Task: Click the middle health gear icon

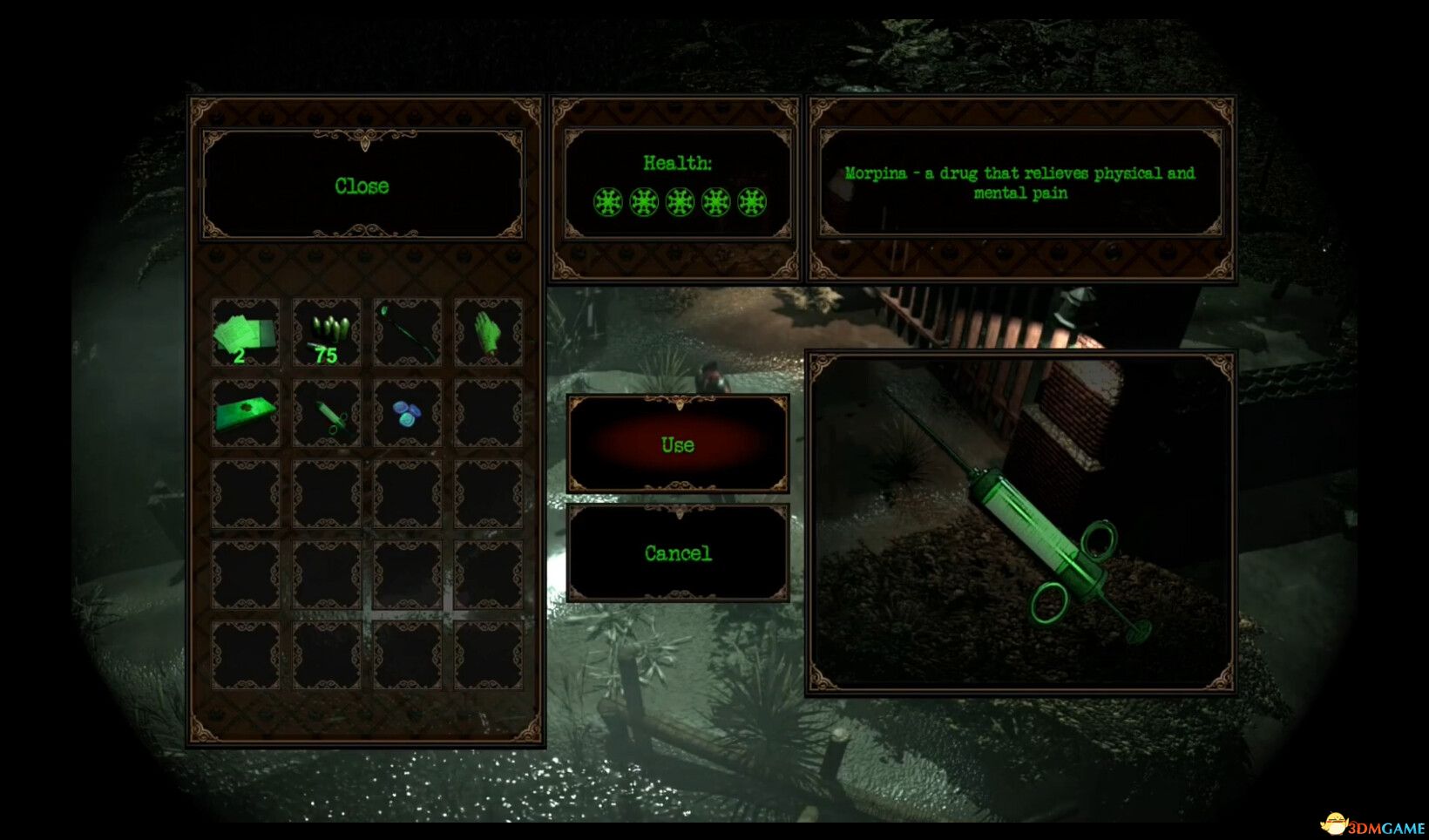Action: (x=679, y=202)
